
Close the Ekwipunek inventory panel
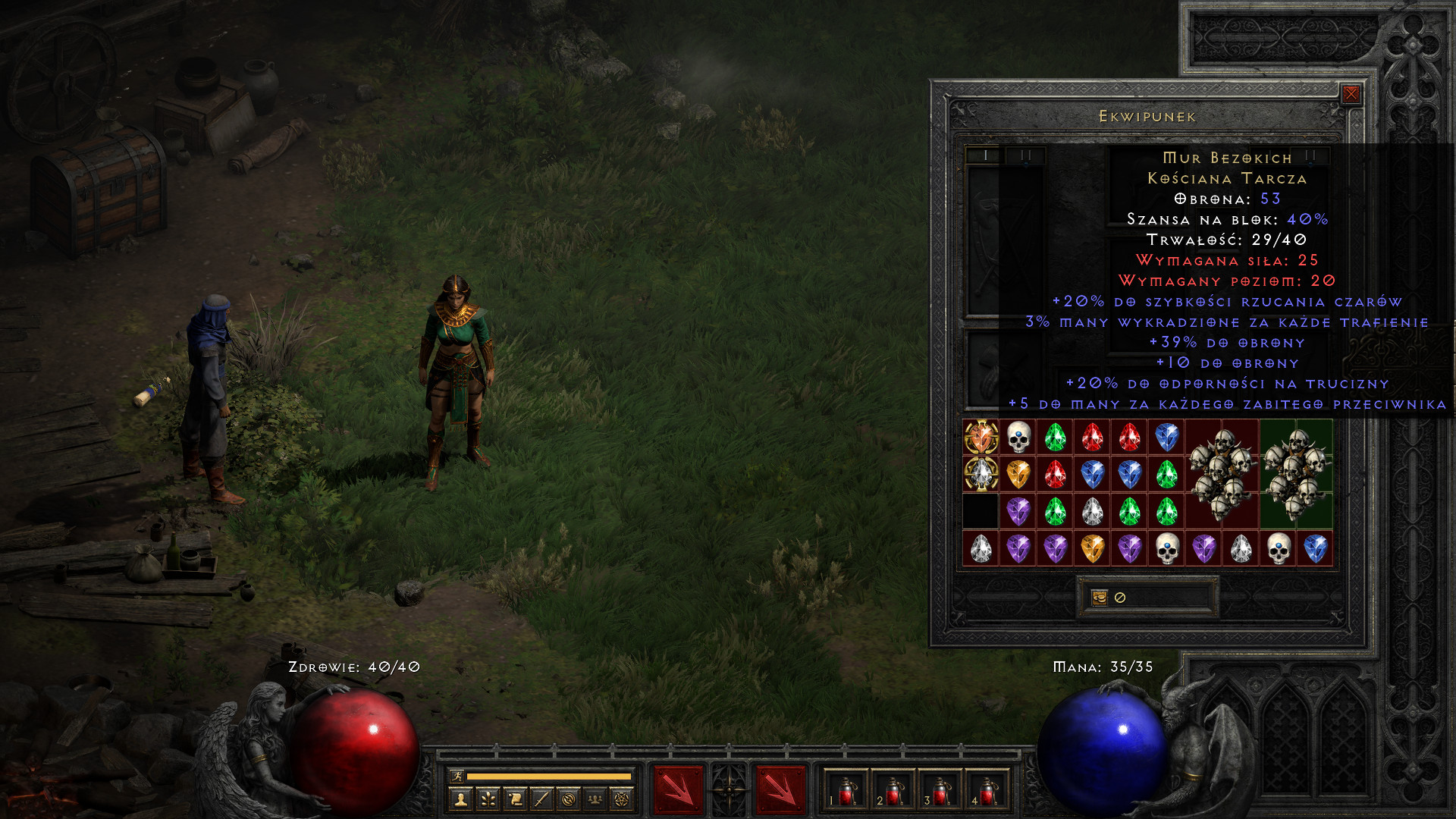point(1351,93)
